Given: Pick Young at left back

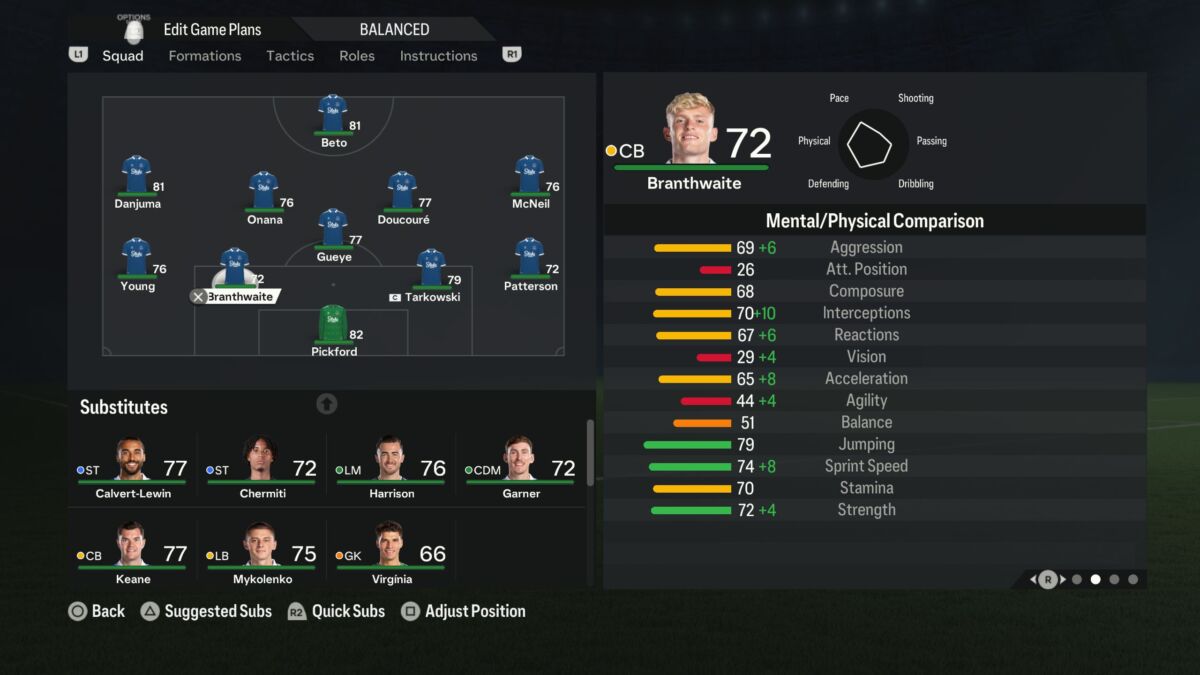Looking at the screenshot, I should coord(137,261).
